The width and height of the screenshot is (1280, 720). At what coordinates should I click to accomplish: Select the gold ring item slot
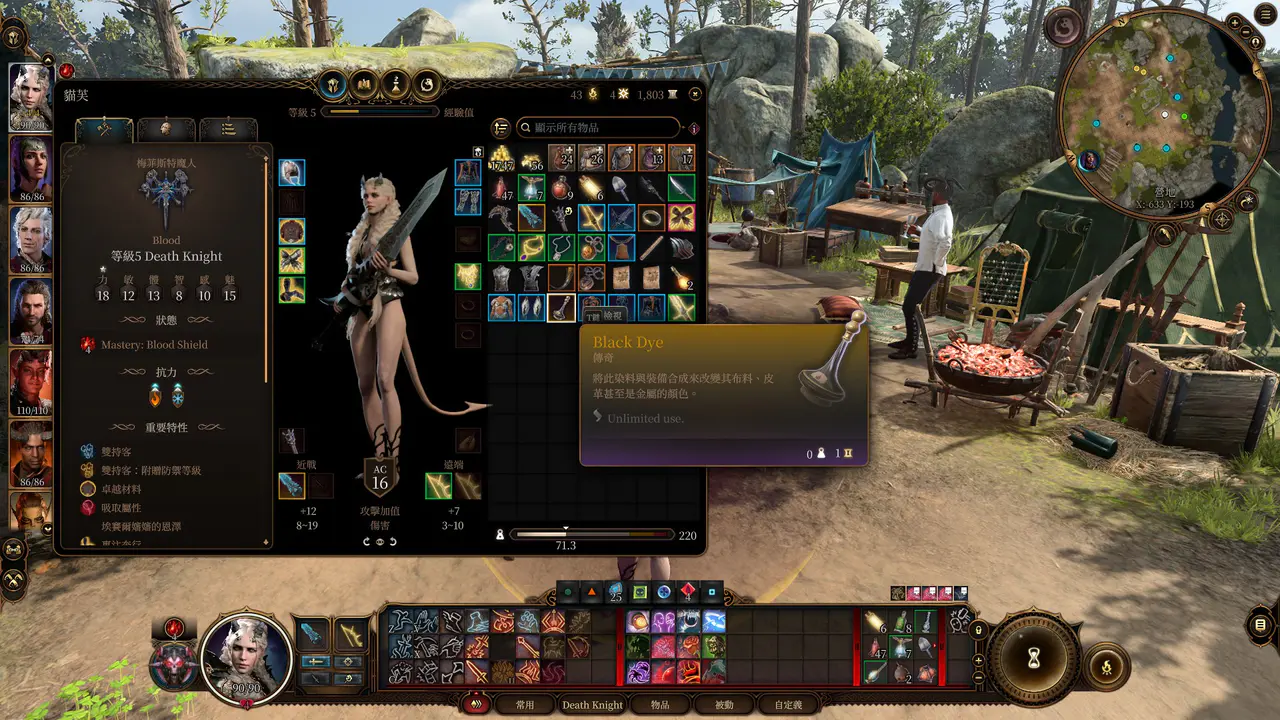pyautogui.click(x=651, y=218)
